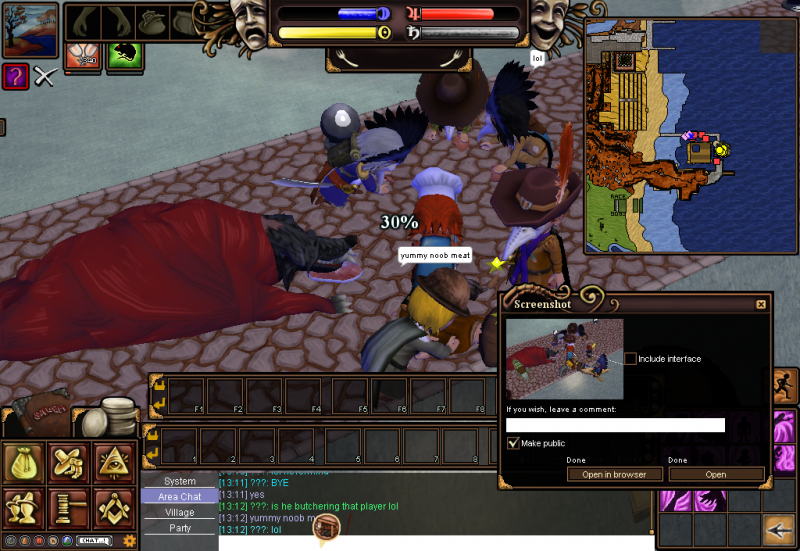Untick the Make public checkbox
Screen dimensions: 800x551
point(513,443)
